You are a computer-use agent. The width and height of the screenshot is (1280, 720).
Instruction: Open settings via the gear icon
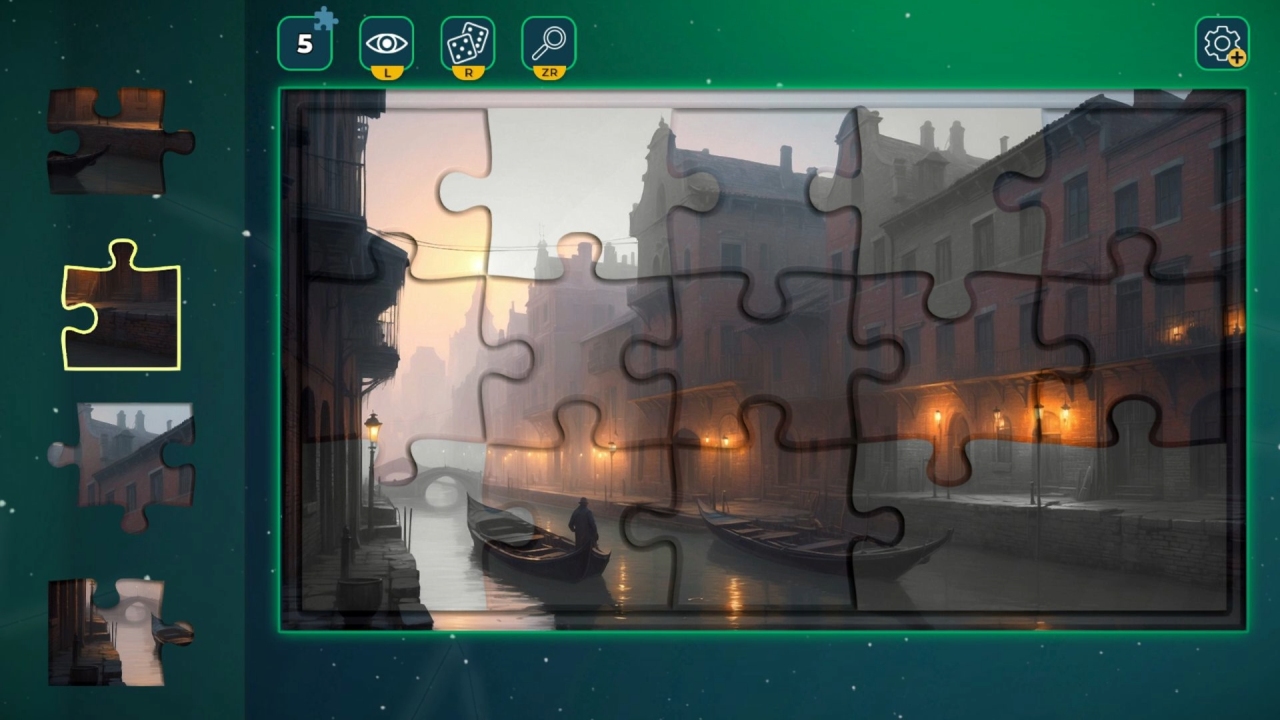pos(1222,41)
